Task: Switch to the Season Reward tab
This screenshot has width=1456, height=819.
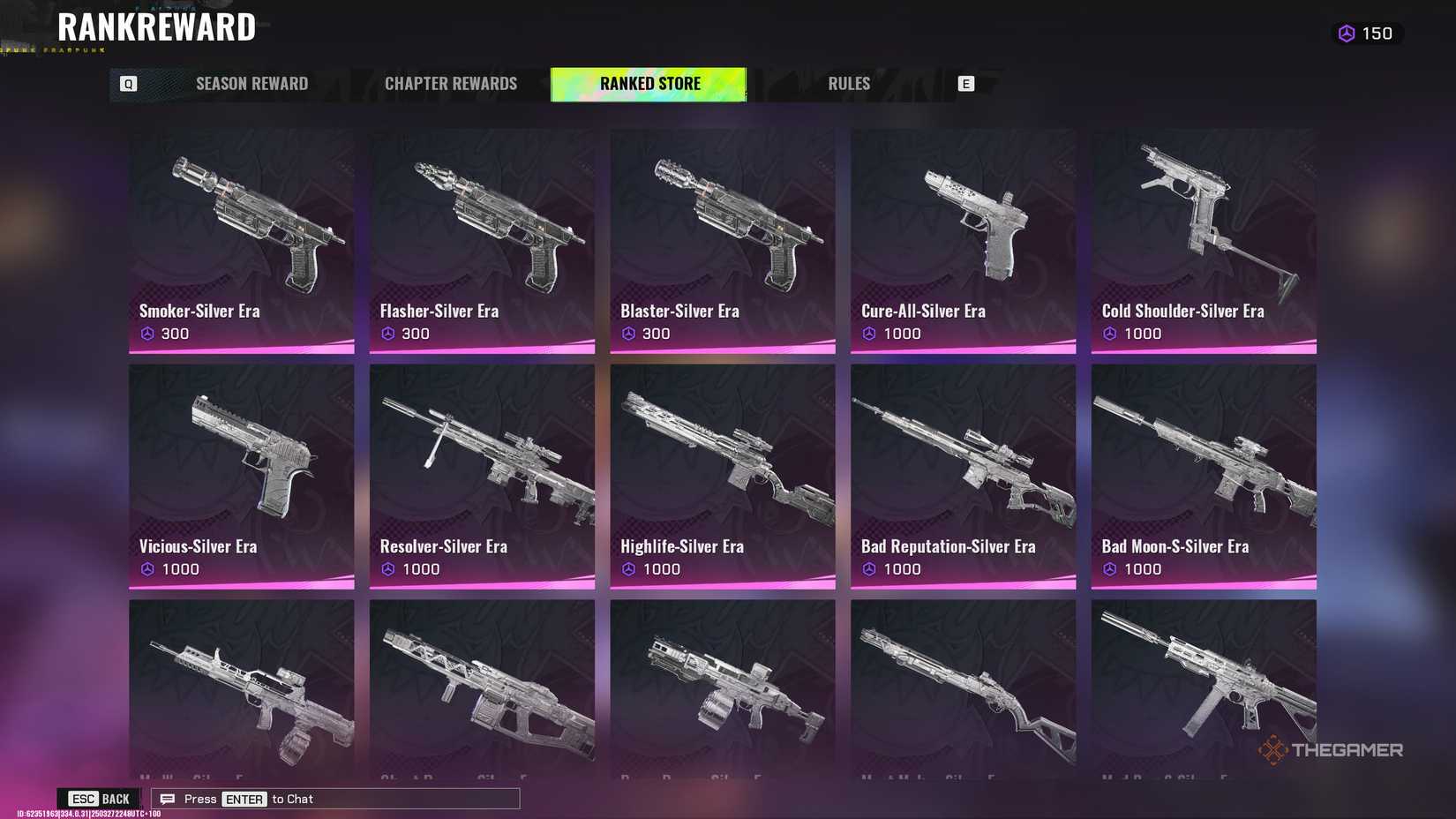Action: pos(251,83)
